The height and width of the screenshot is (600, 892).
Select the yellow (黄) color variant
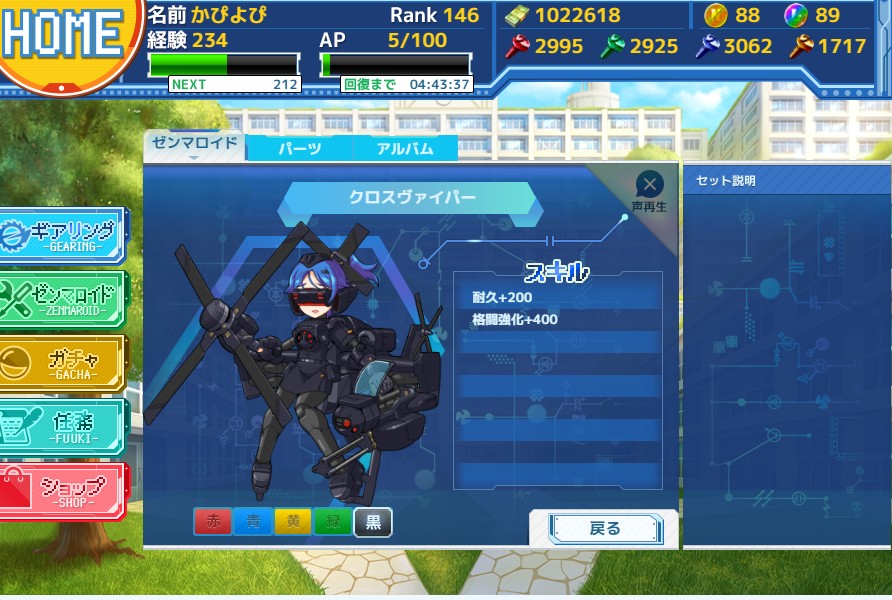tap(292, 523)
